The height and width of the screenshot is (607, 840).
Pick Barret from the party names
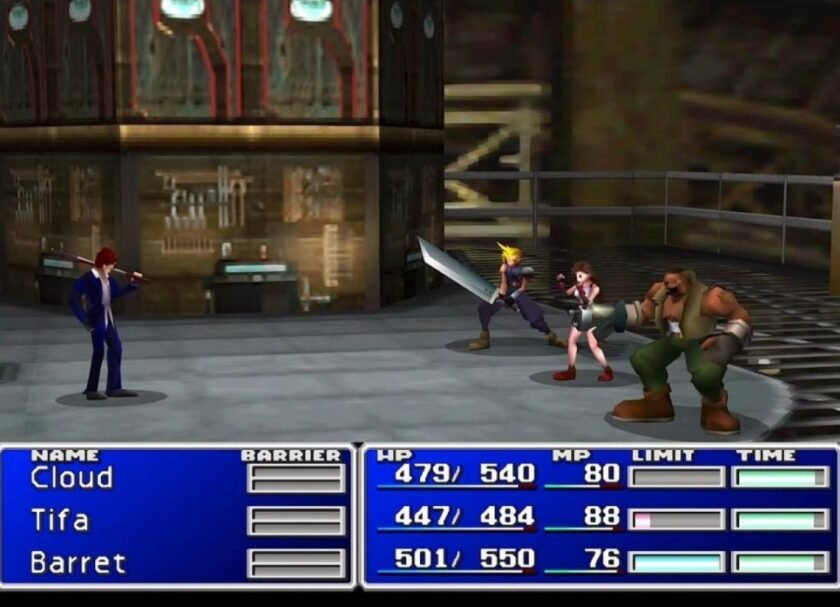pos(78,563)
